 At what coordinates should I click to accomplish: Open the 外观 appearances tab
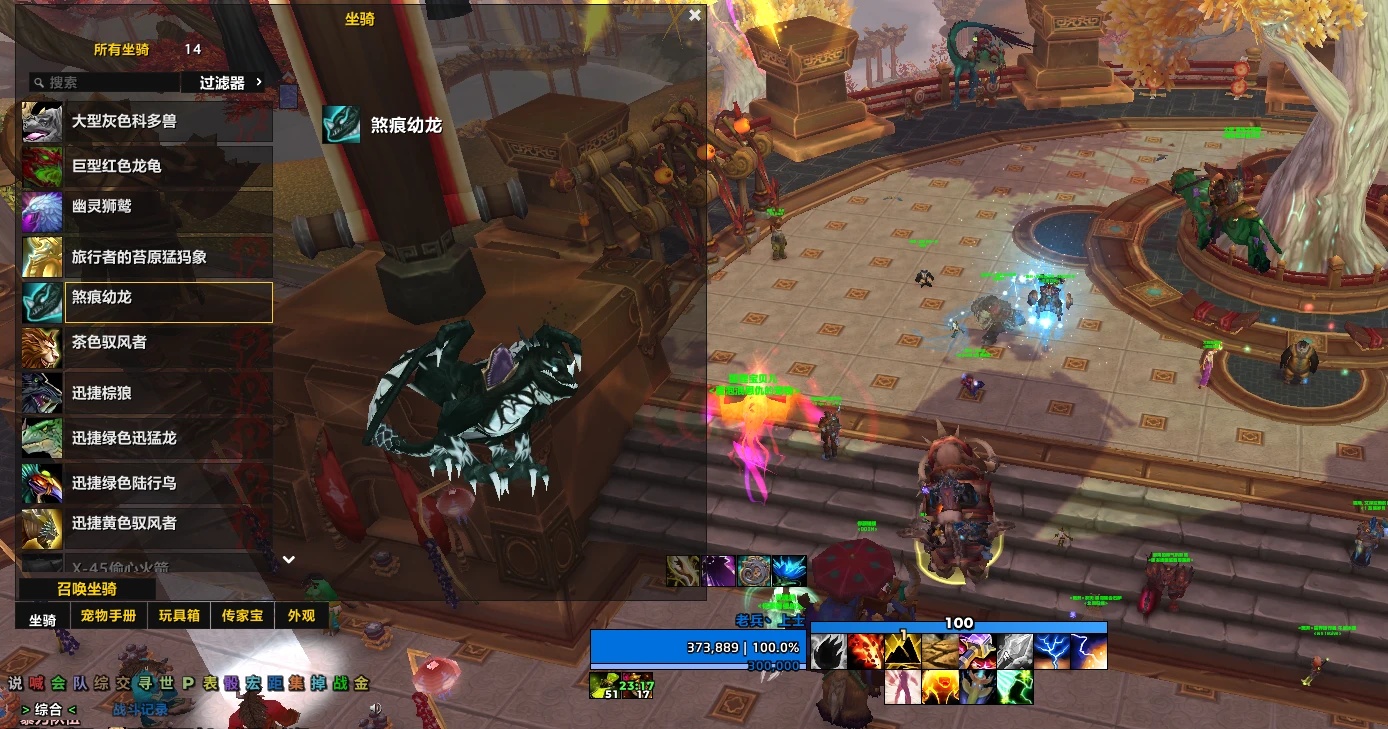(301, 616)
